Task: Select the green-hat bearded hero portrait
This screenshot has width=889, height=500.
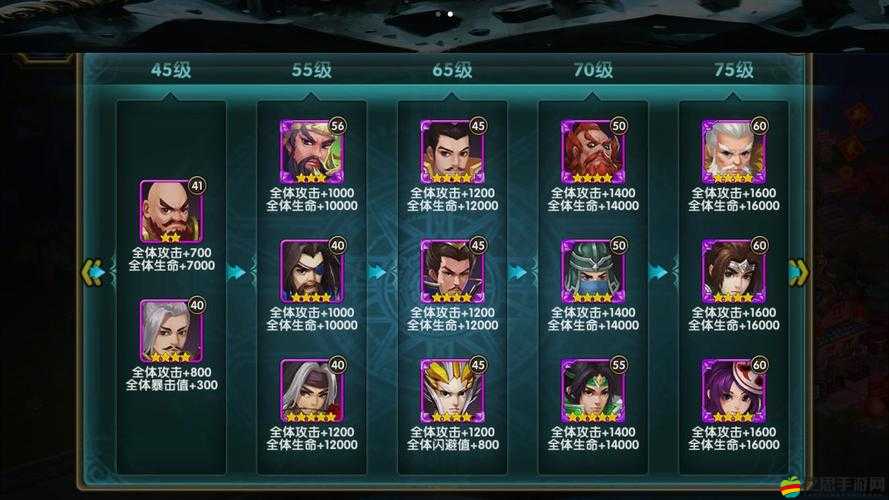Action: (x=311, y=151)
